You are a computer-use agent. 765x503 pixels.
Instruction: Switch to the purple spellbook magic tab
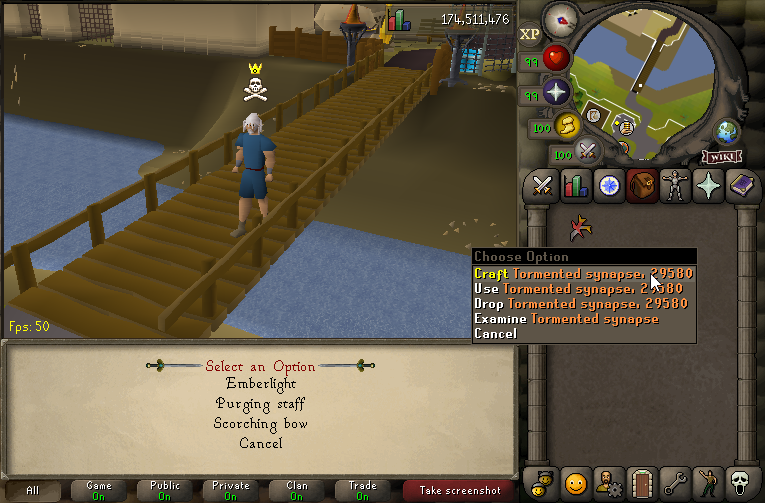(x=741, y=186)
